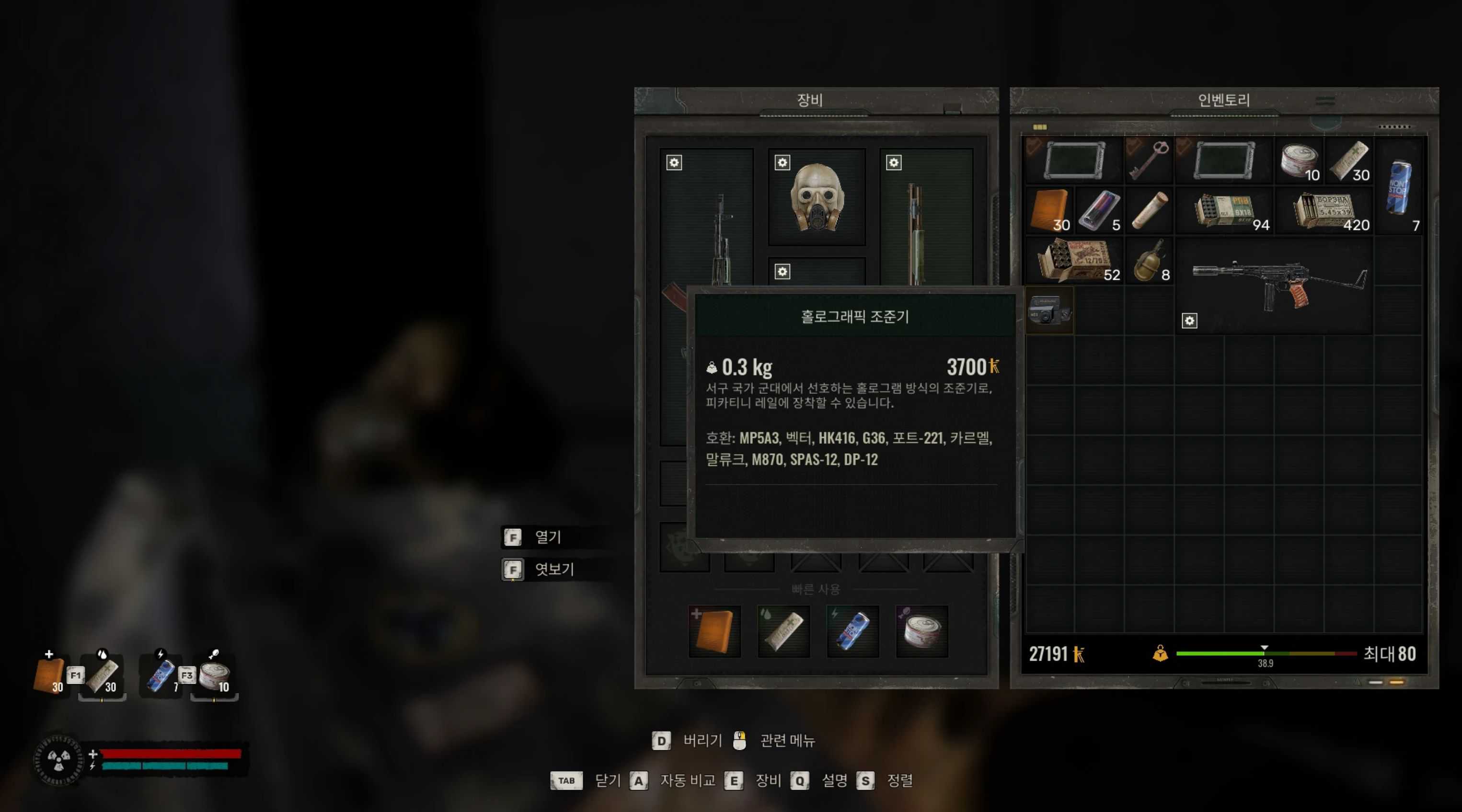Select the grenade stack of 8
The image size is (1462, 812).
[x=1148, y=261]
